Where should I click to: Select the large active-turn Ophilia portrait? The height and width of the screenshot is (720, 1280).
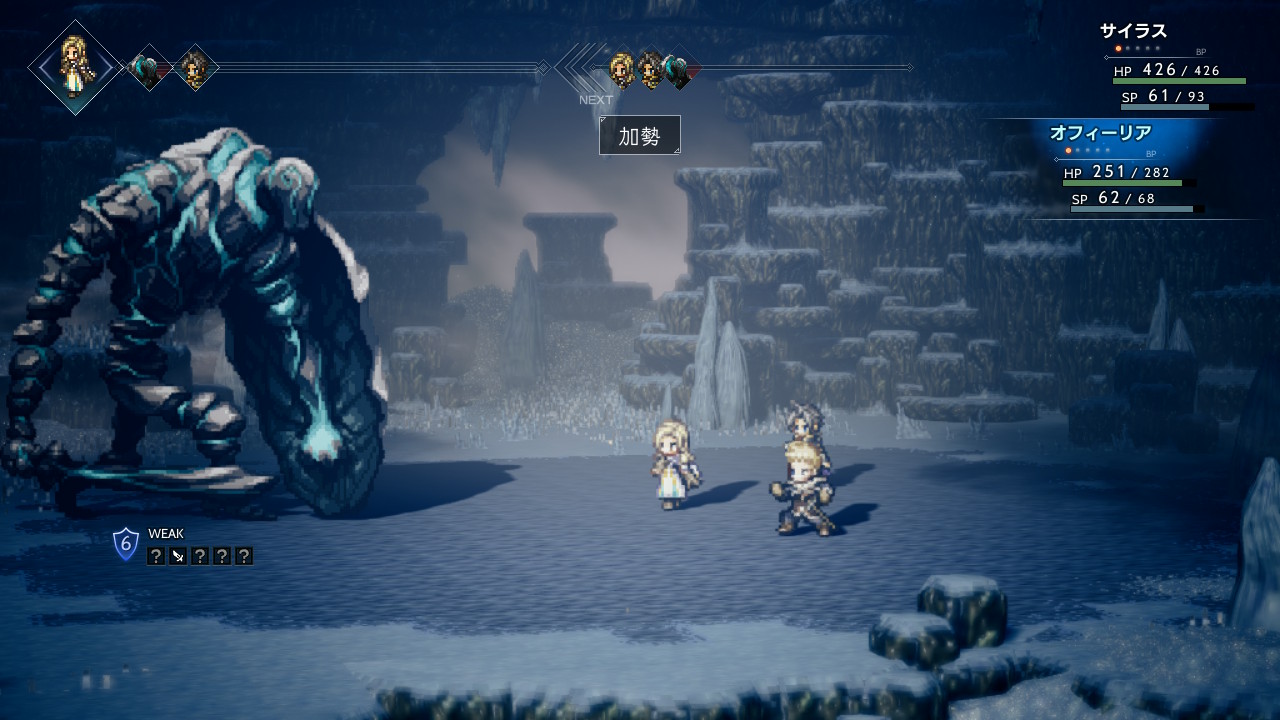(x=75, y=67)
